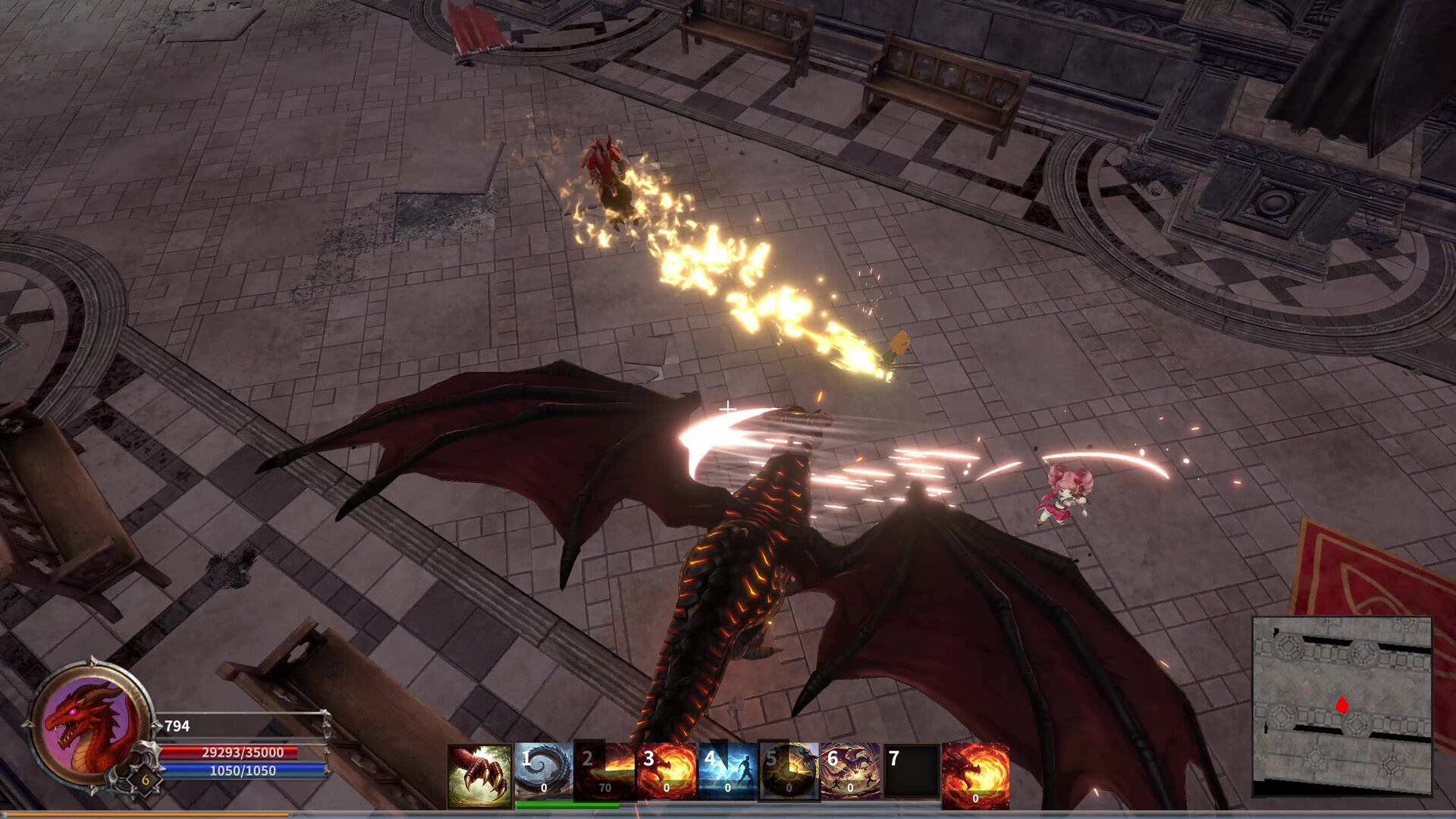
Task: Select the gold counter showing 794
Action: (176, 724)
